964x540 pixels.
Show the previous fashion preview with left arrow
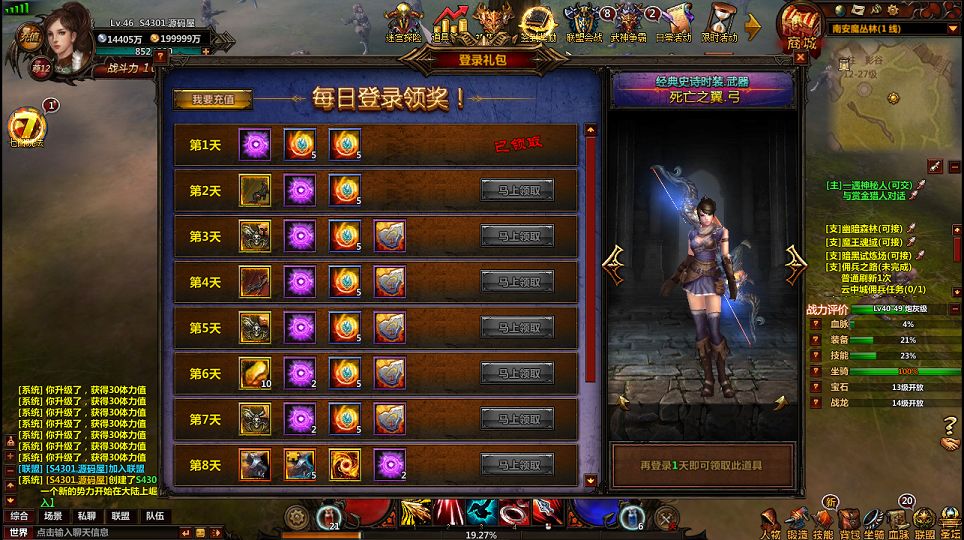click(613, 263)
